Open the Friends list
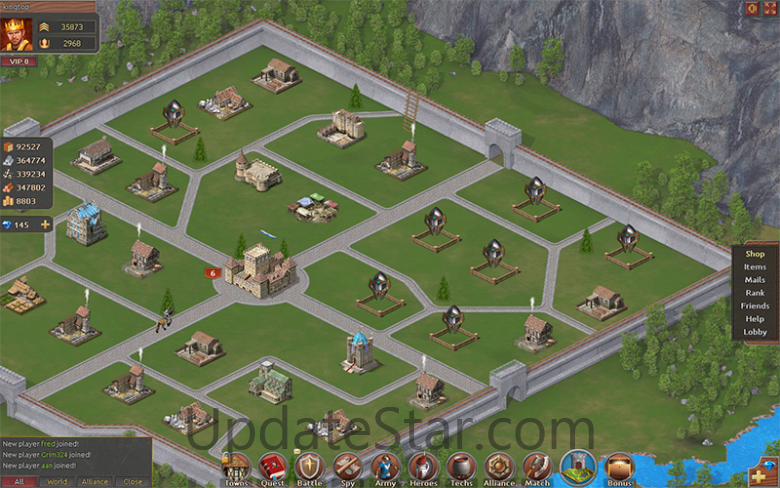Image resolution: width=780 pixels, height=488 pixels. pos(755,306)
